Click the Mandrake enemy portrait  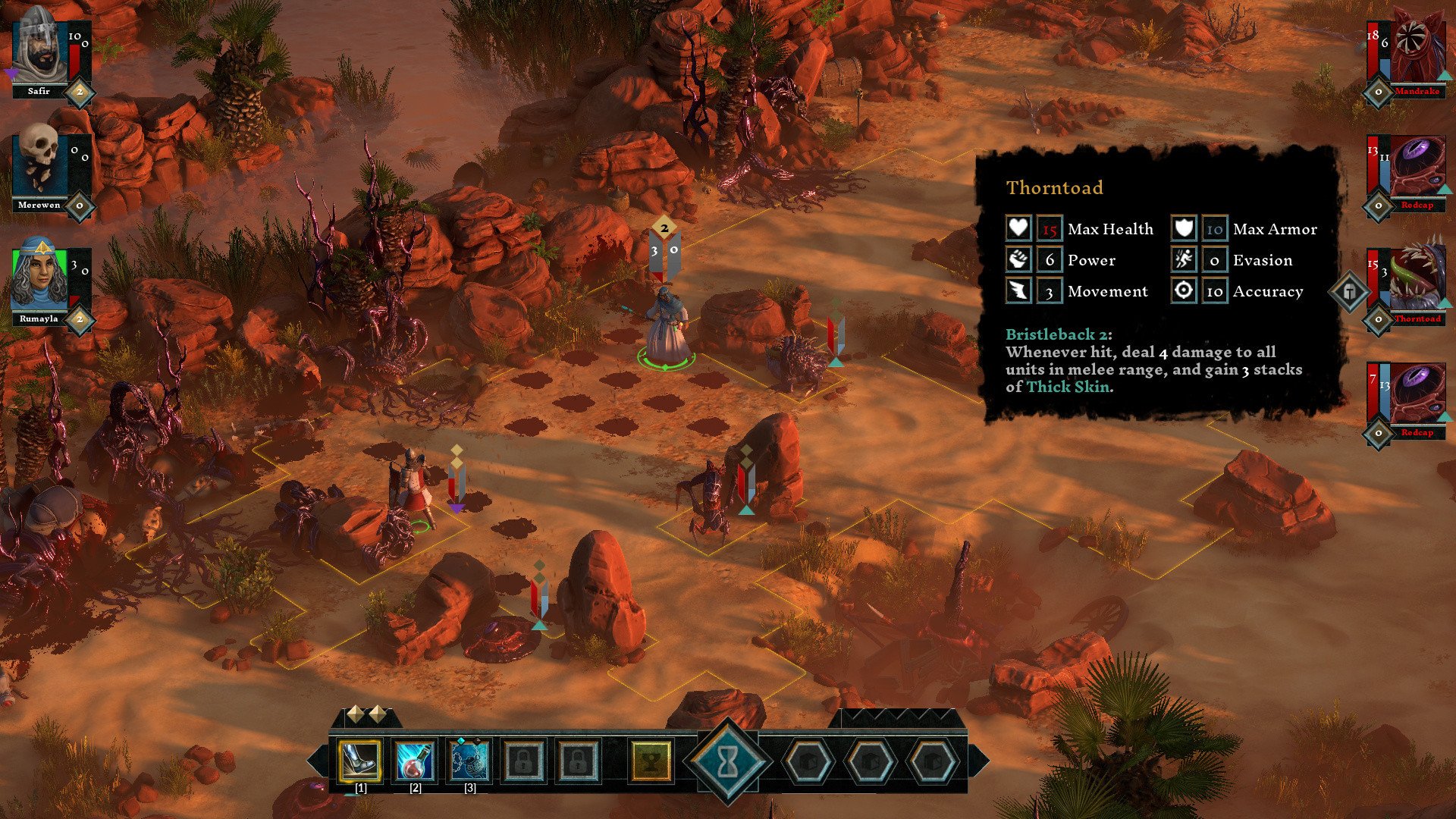(1415, 52)
